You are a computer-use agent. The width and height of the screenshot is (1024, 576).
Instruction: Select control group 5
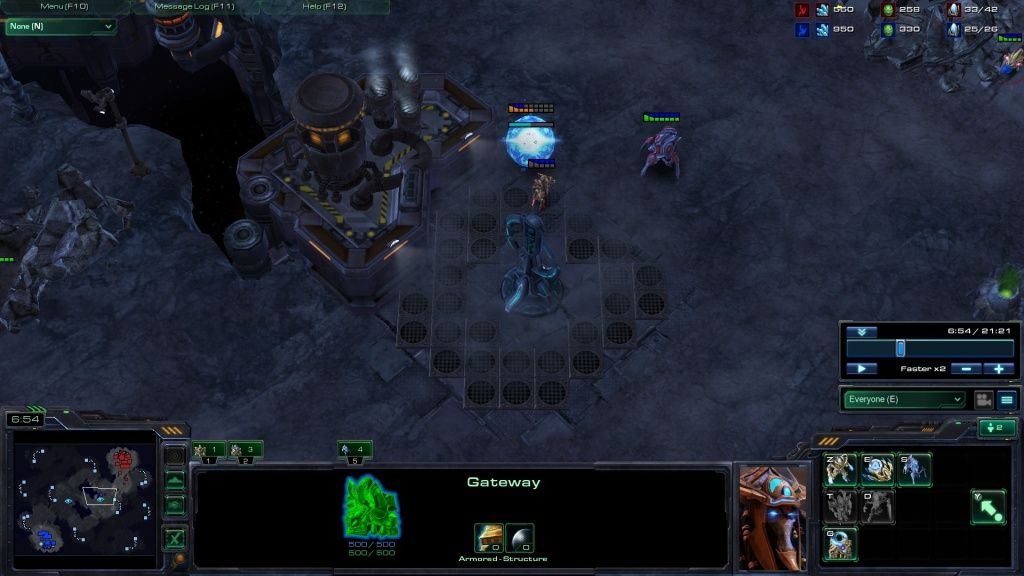coord(354,451)
